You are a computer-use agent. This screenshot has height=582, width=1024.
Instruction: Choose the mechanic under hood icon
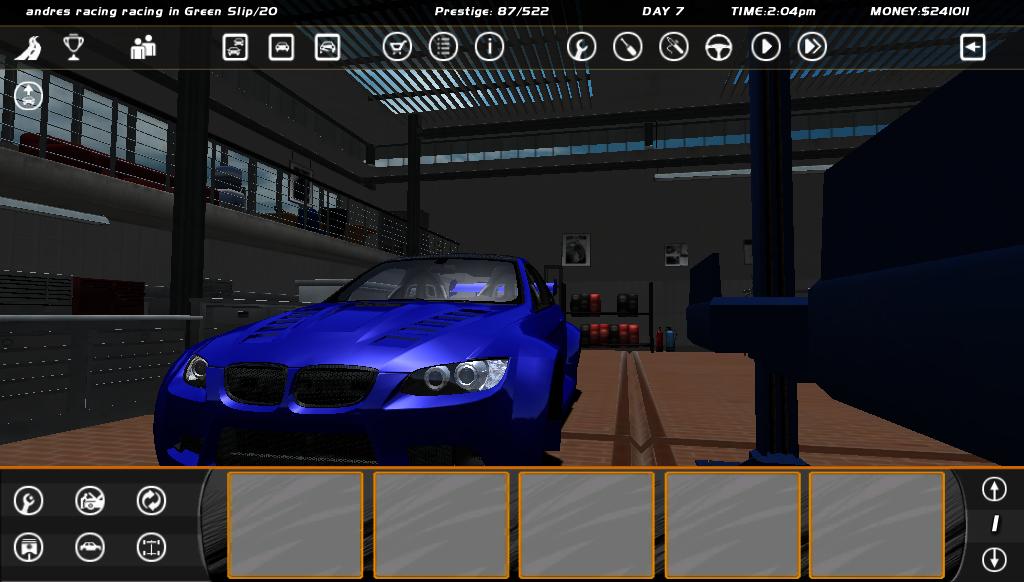(x=90, y=500)
